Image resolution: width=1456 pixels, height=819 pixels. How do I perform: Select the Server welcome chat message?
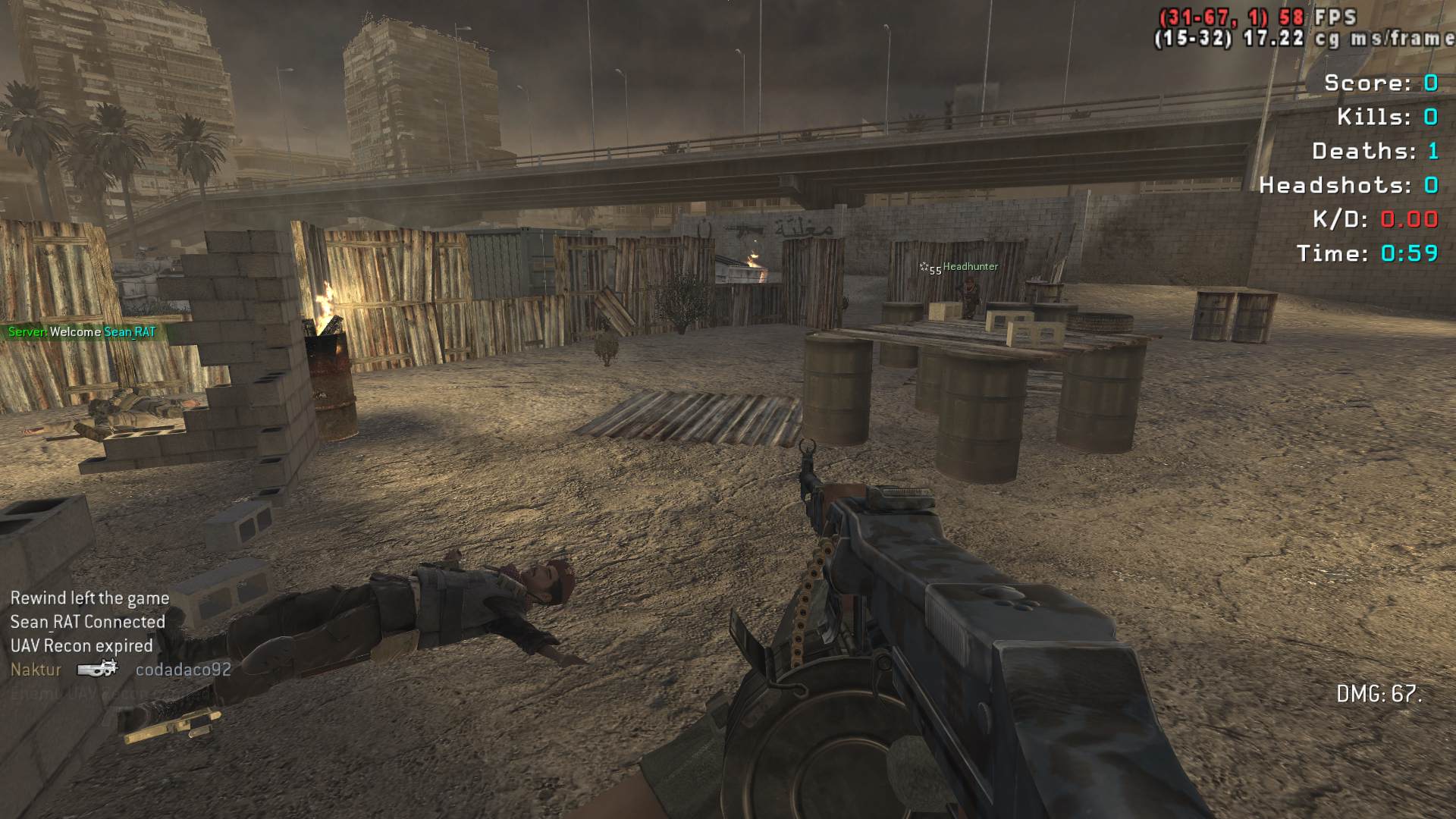[82, 332]
